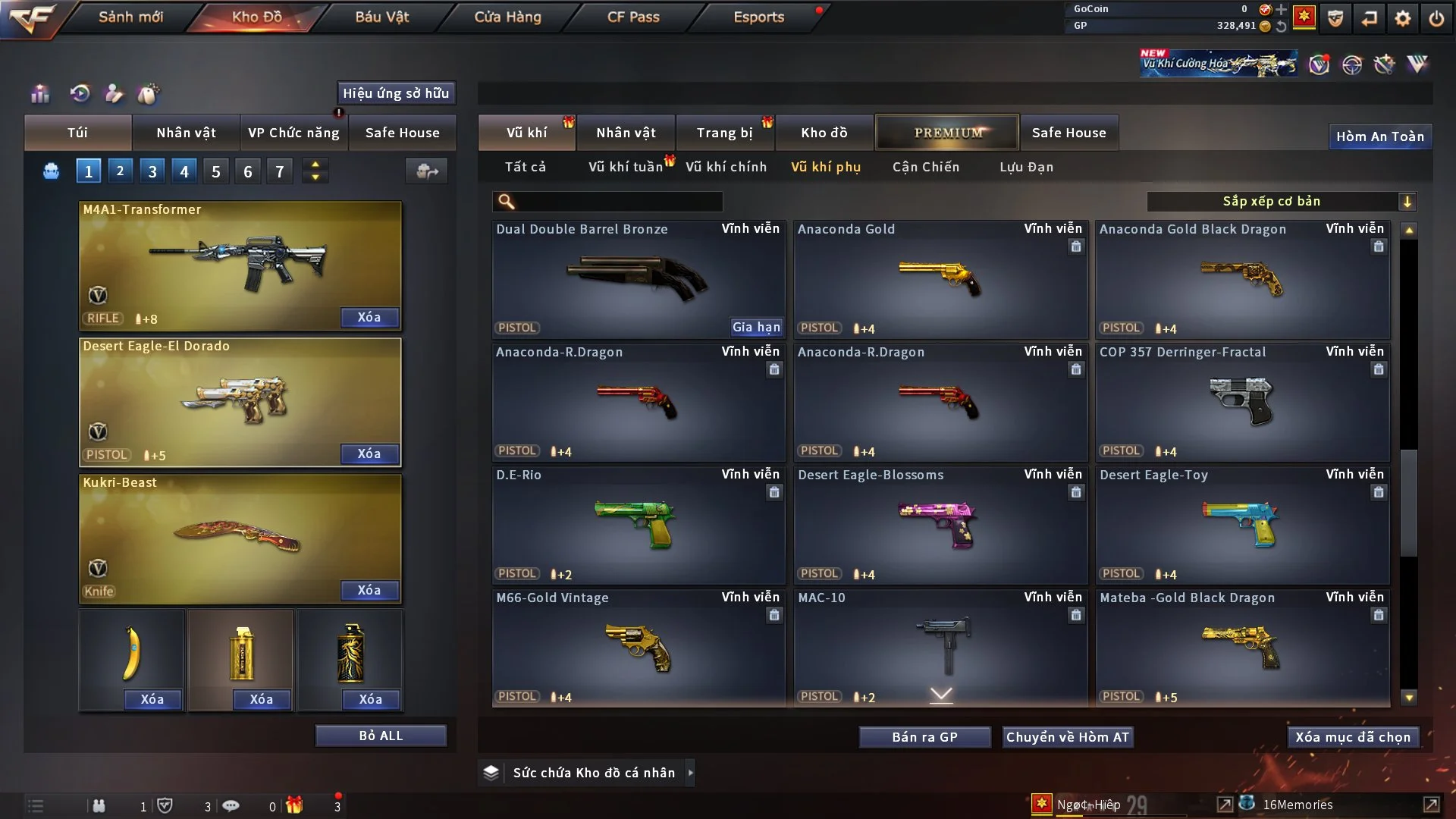Click Bỏ ALL to unequip everything
Viewport: 1456px width, 819px height.
381,736
